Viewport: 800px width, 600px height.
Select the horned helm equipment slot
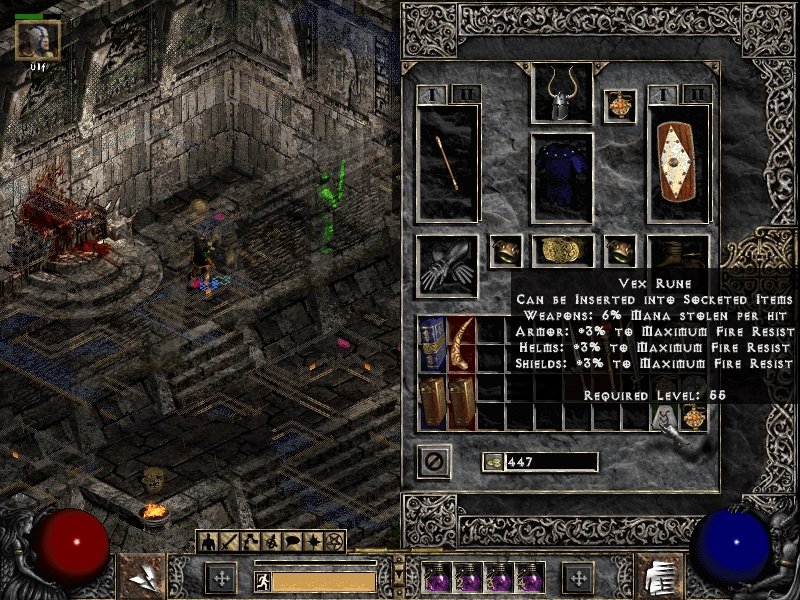coord(561,93)
